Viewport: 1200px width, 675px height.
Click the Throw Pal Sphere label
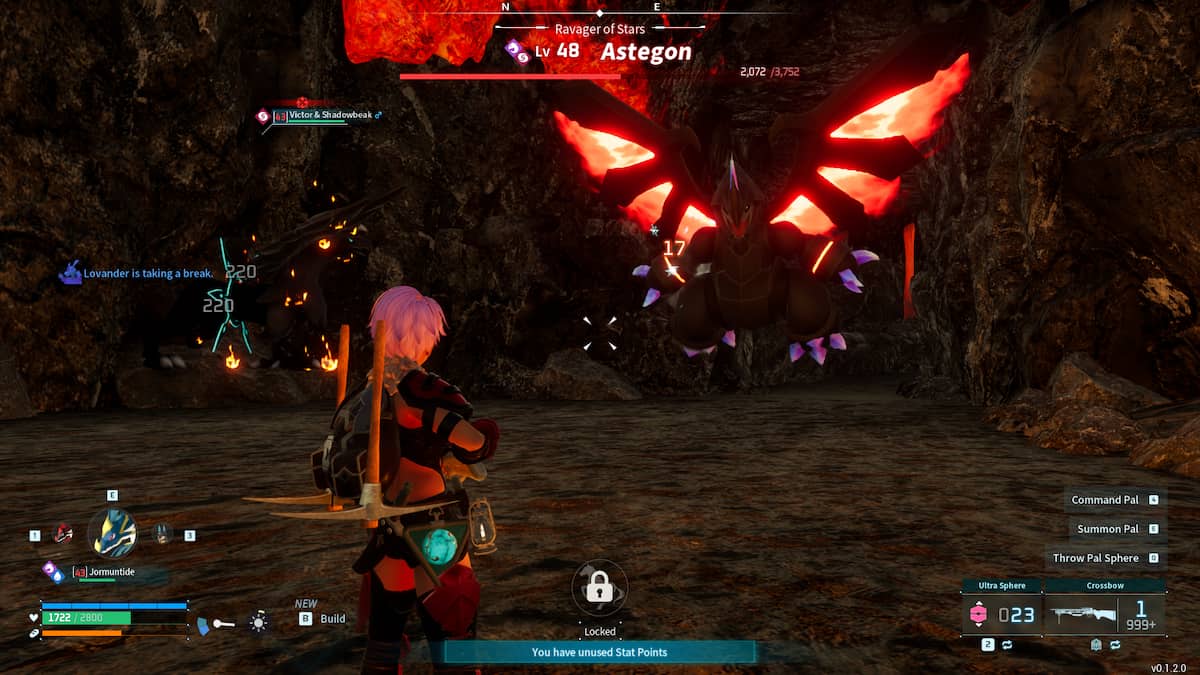pyautogui.click(x=1095, y=558)
